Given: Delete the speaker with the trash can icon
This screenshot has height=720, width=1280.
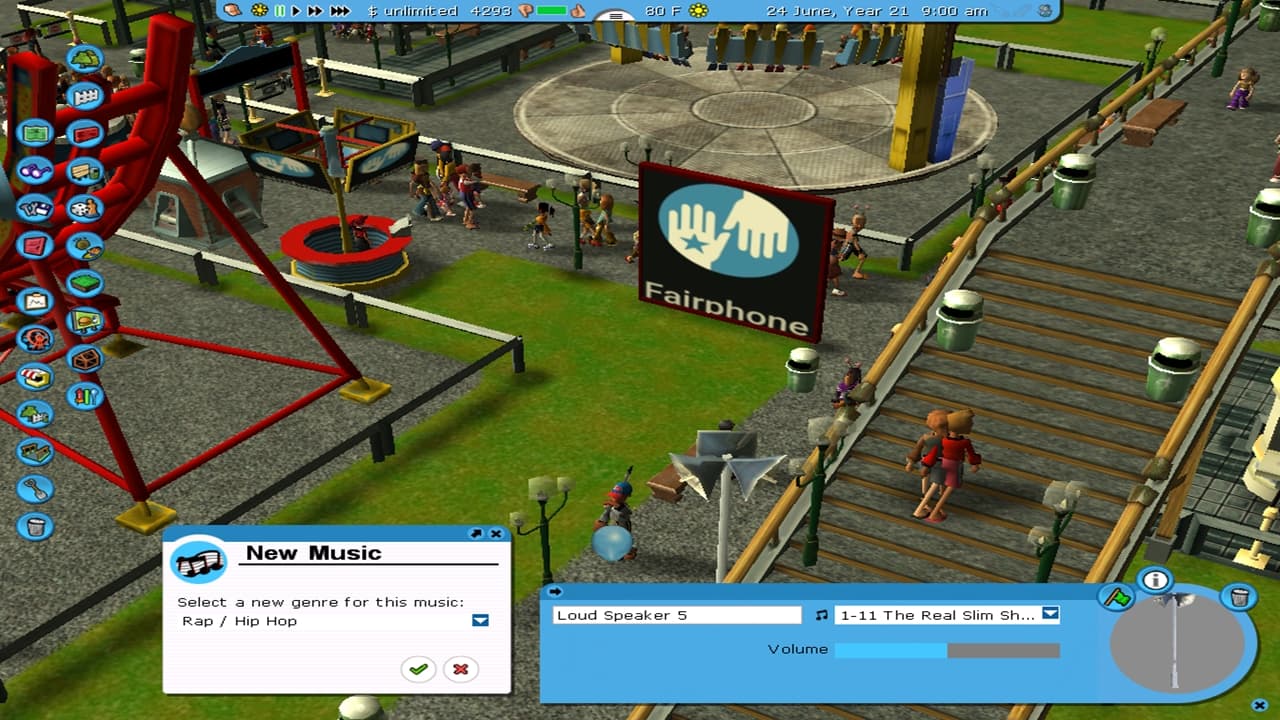Looking at the screenshot, I should click(x=1238, y=598).
